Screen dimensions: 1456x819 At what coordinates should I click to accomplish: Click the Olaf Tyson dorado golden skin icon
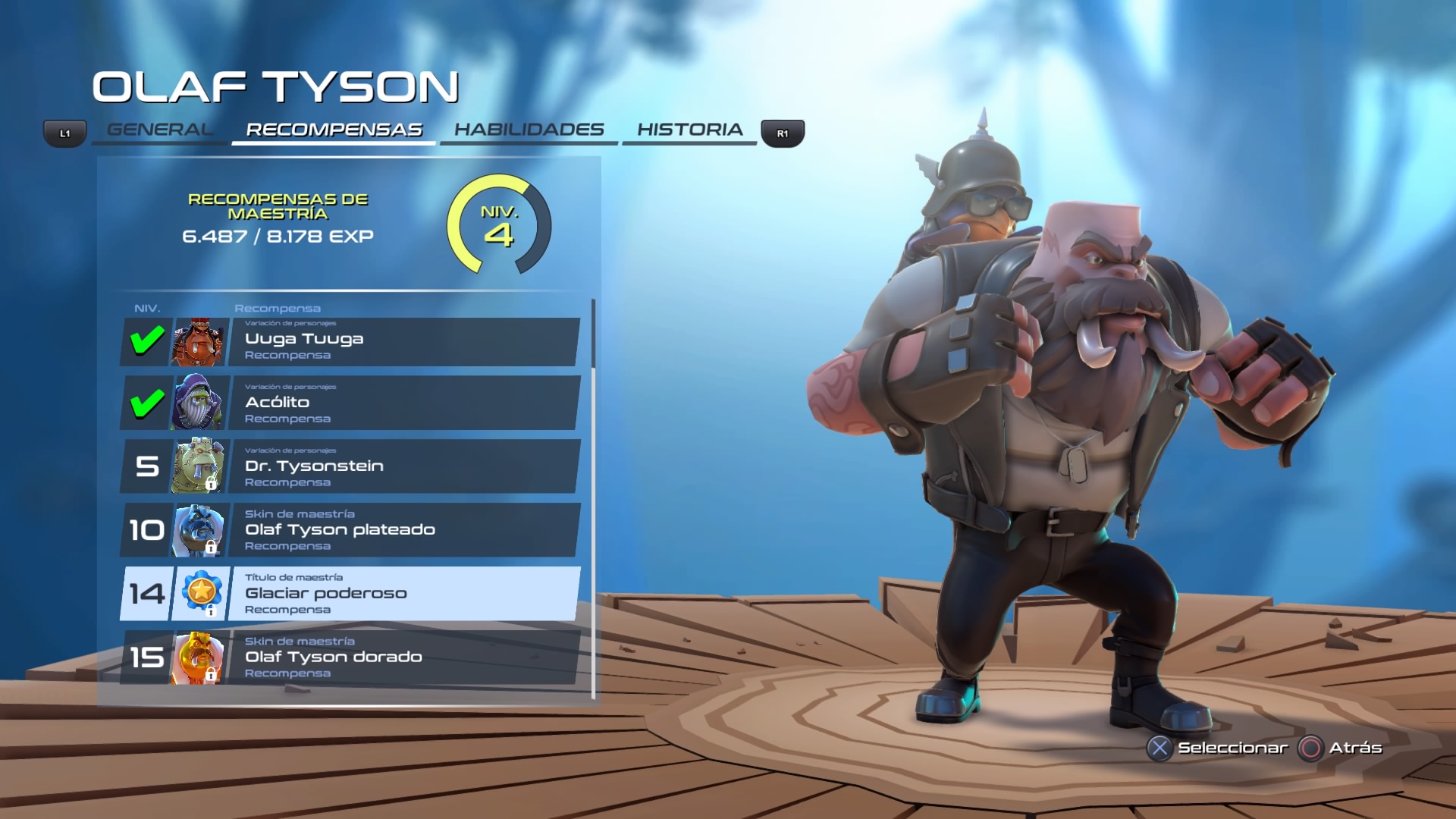click(199, 657)
